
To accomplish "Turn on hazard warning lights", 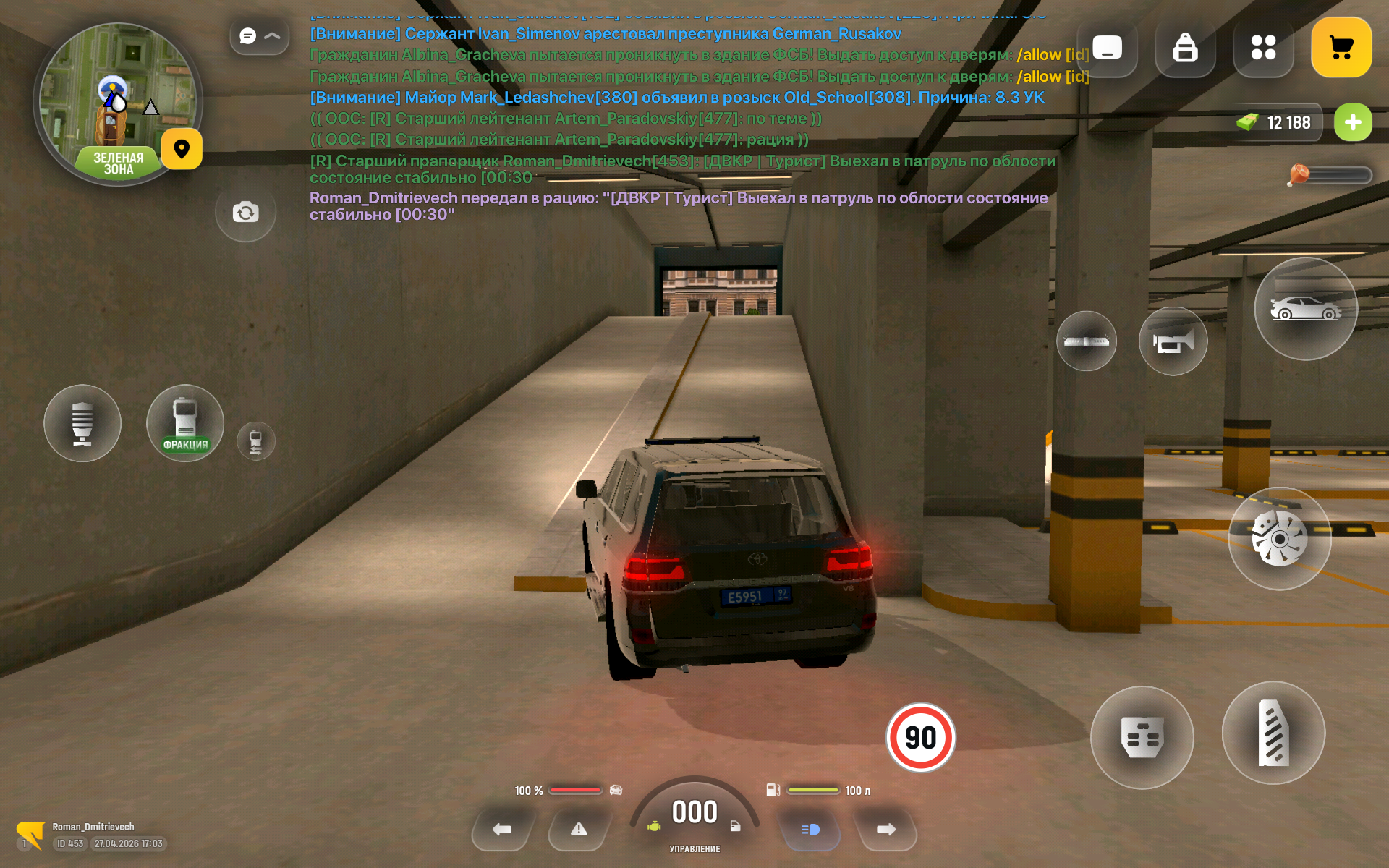I will (579, 830).
